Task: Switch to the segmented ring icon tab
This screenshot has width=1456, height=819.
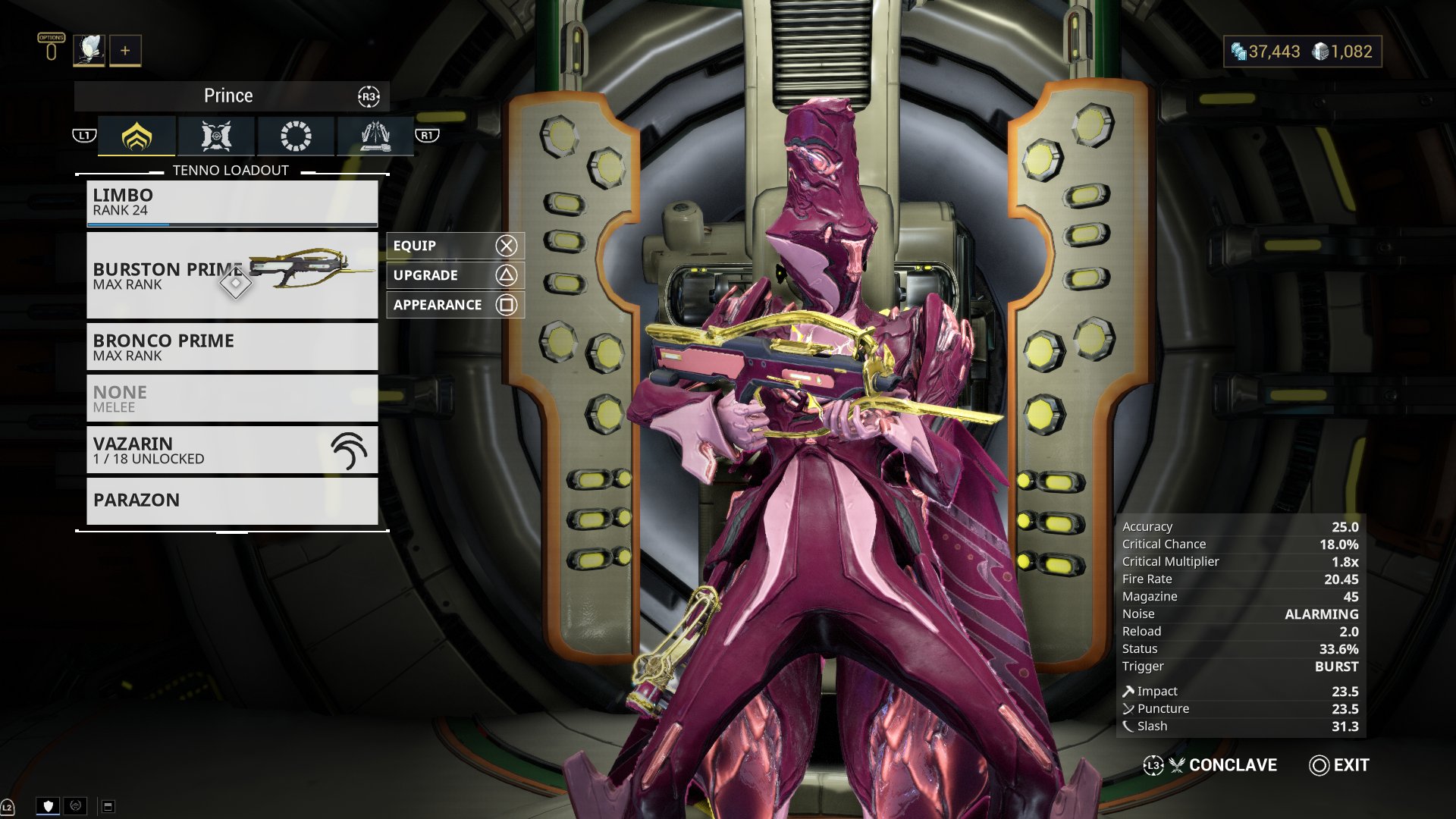Action: (x=296, y=136)
